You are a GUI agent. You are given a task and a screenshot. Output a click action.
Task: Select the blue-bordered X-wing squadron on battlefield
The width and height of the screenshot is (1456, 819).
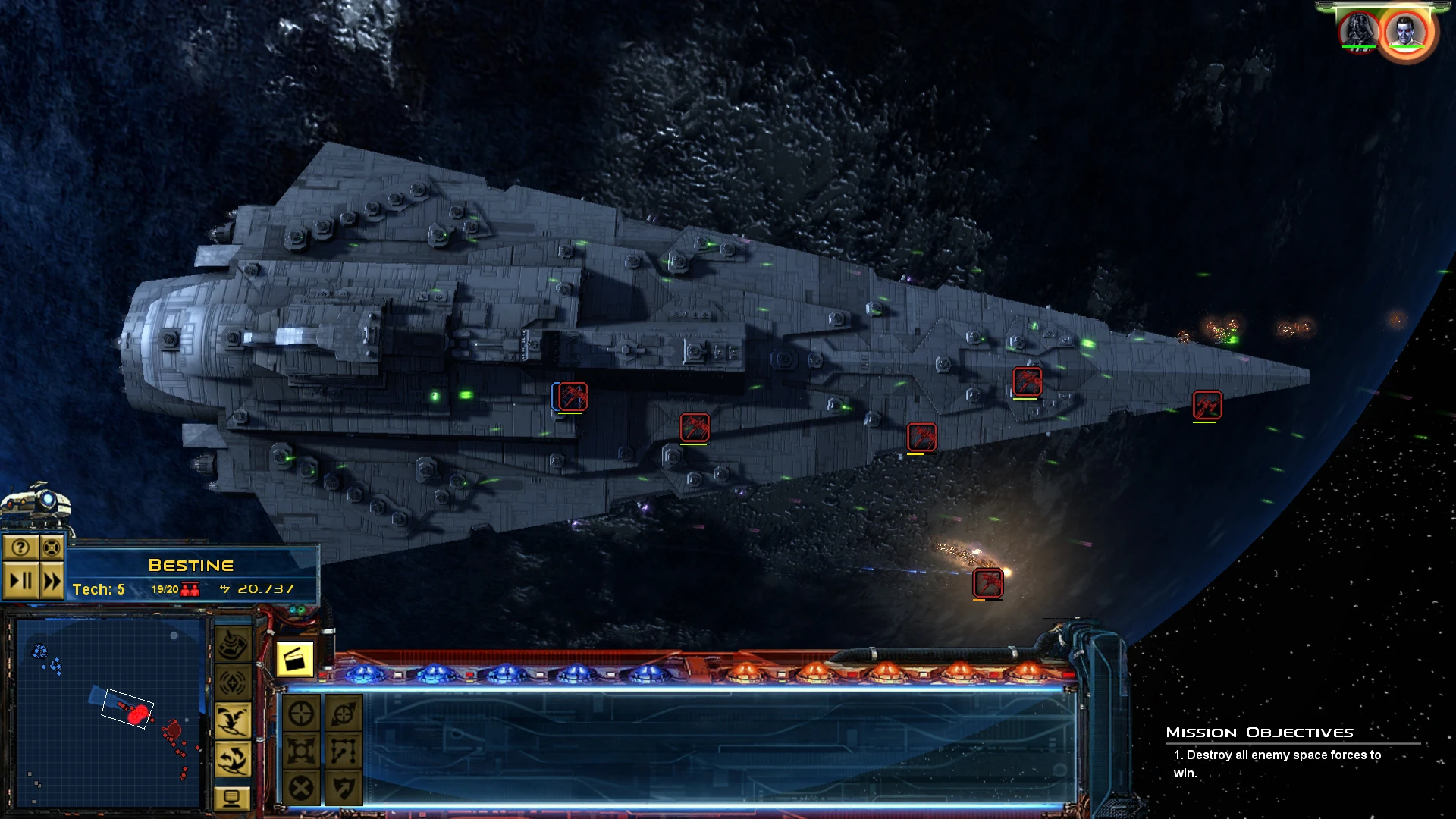(571, 395)
